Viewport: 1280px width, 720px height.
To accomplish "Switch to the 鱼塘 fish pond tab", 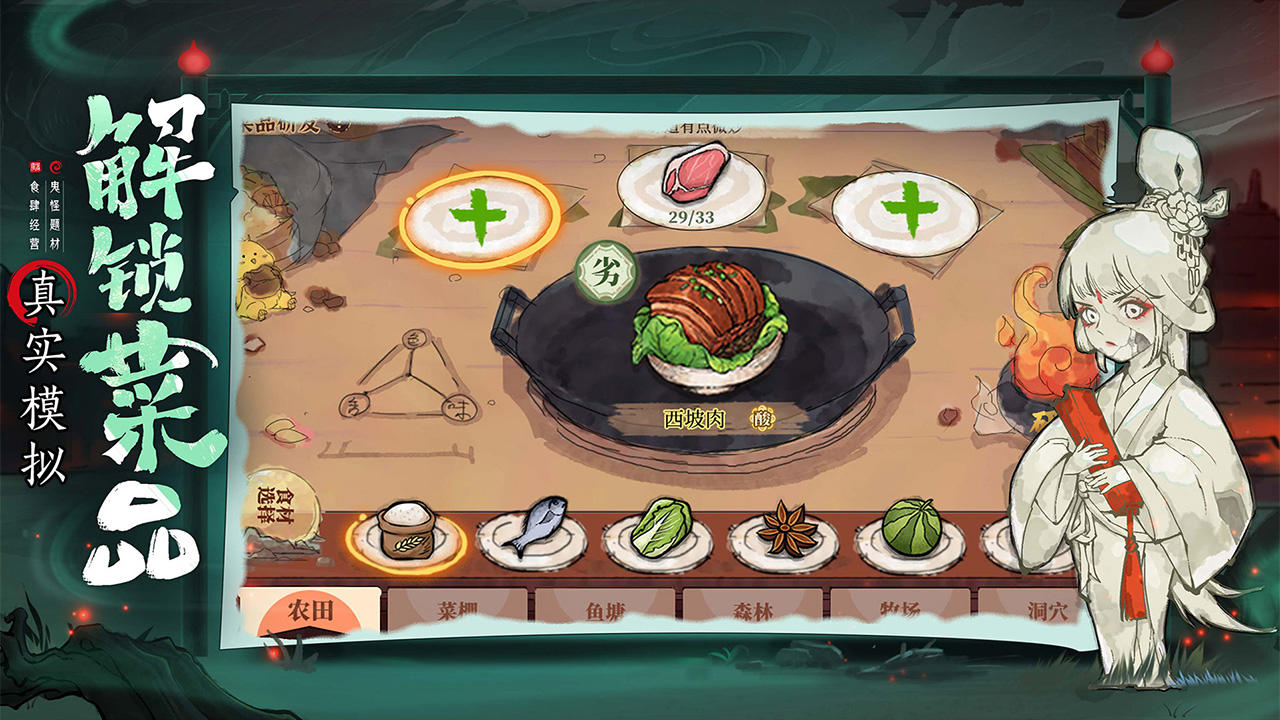I will [607, 610].
